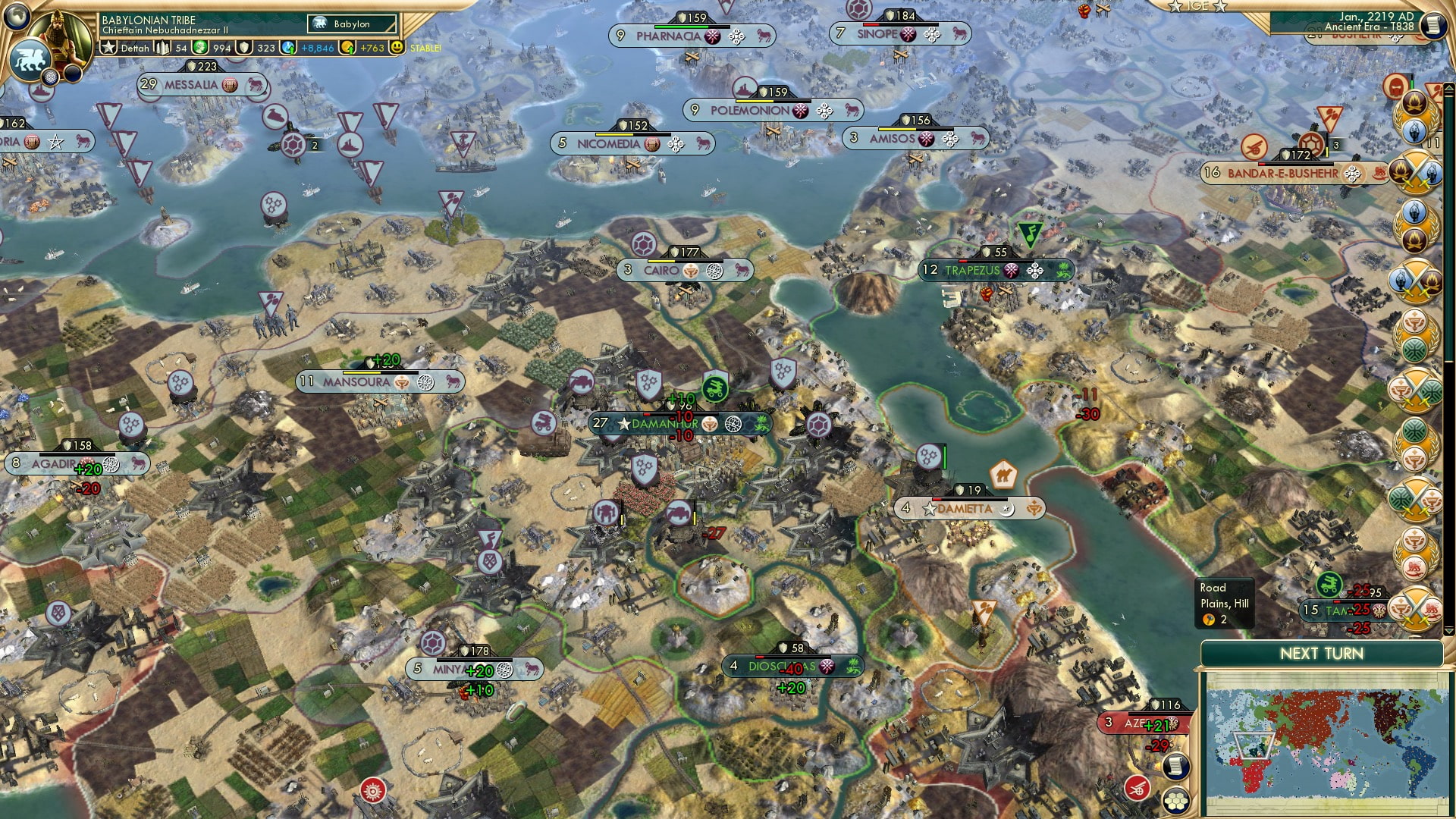
Task: Click the crossed-swords battle notification on right edge
Action: [1415, 171]
